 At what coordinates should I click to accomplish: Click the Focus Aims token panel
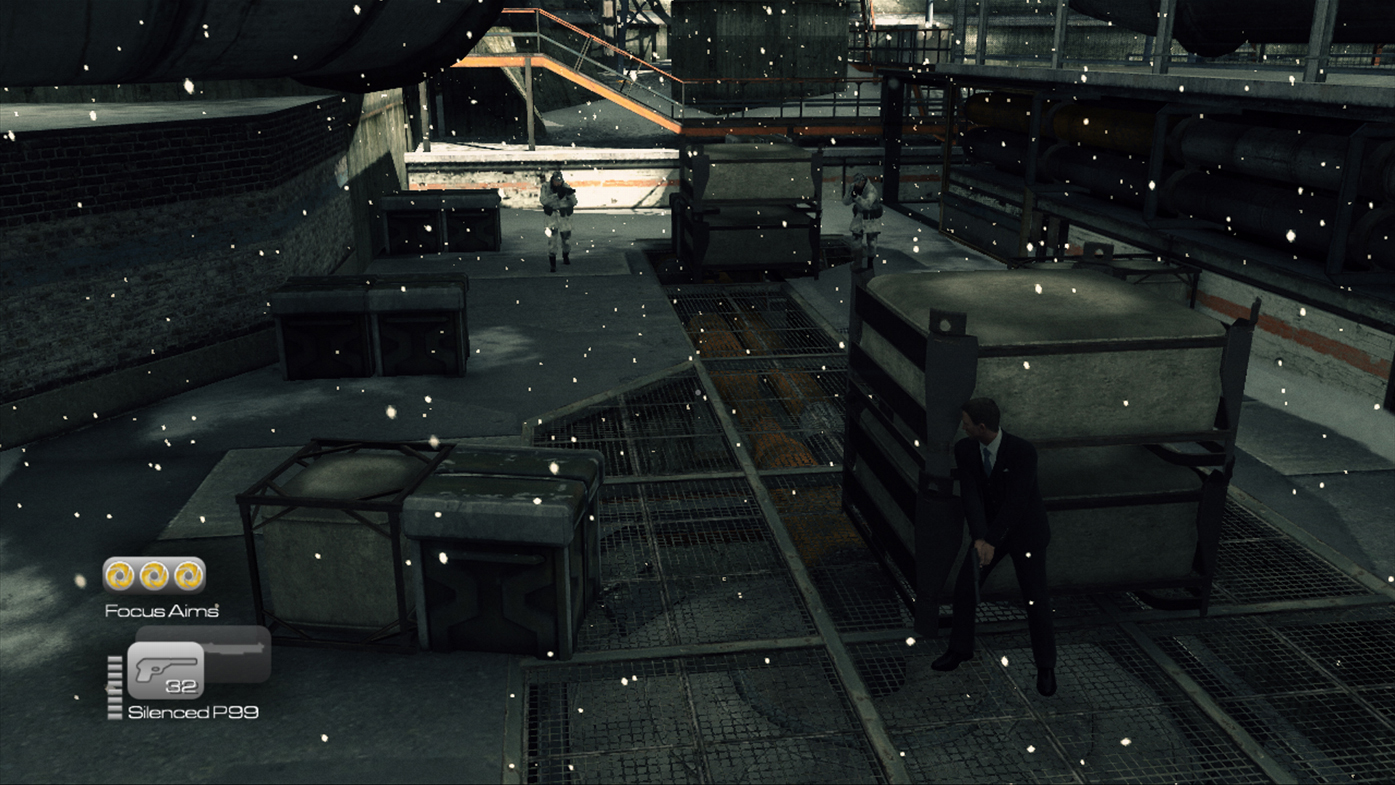tap(154, 575)
